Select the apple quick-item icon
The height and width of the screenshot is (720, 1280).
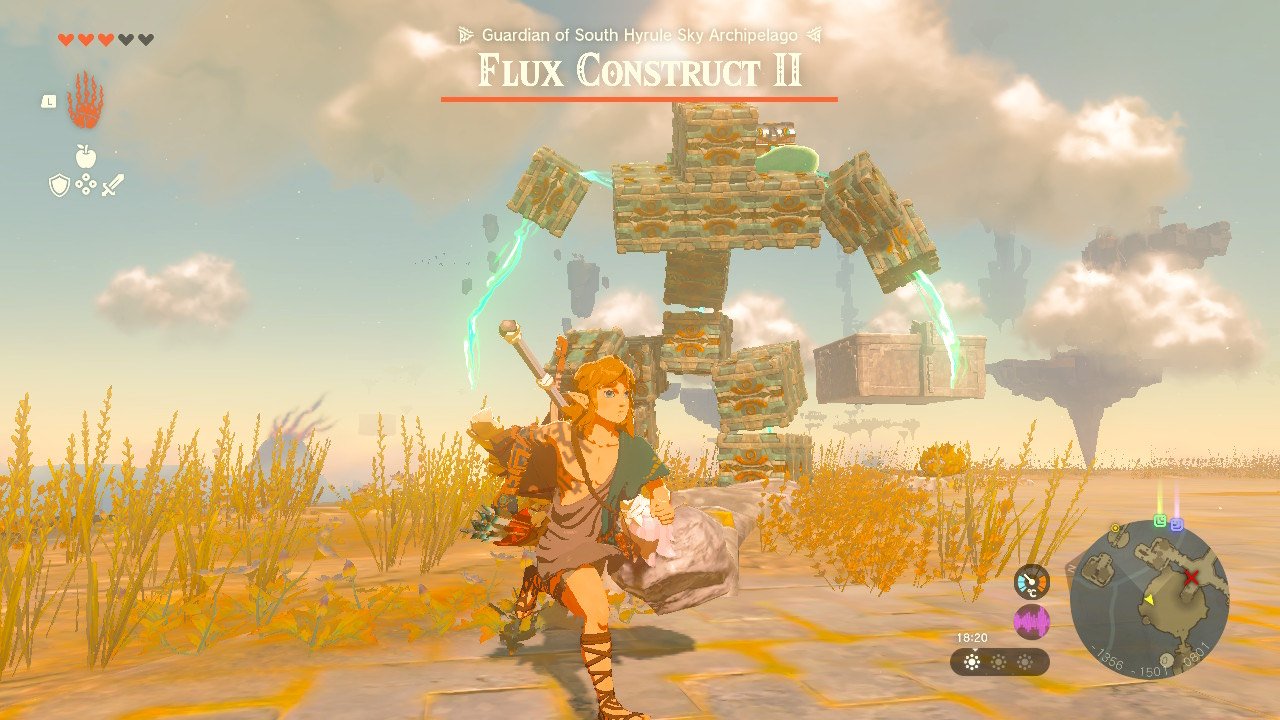[85, 155]
